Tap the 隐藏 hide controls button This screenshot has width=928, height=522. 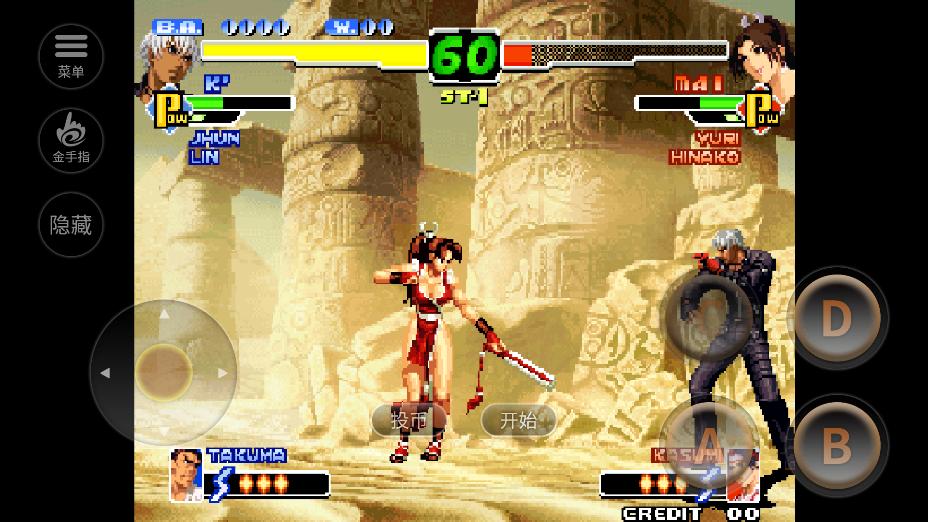71,225
